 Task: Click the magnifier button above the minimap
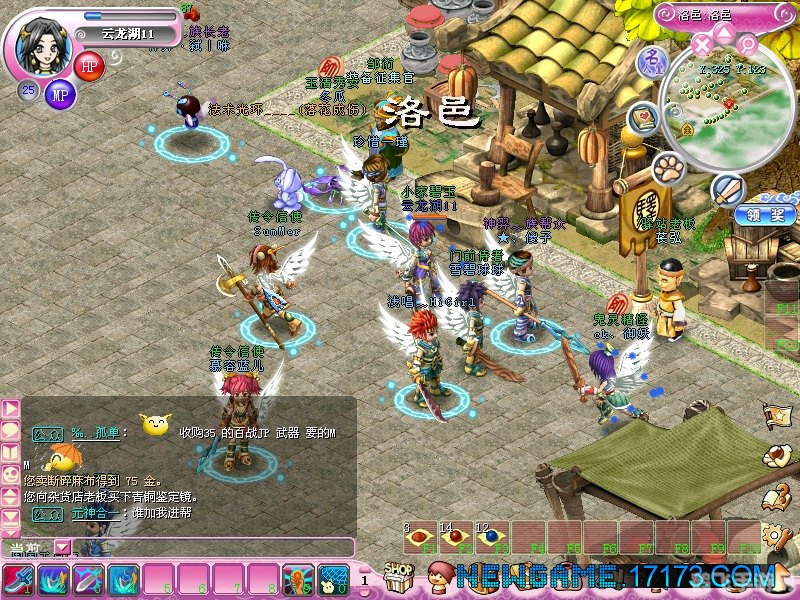click(747, 43)
